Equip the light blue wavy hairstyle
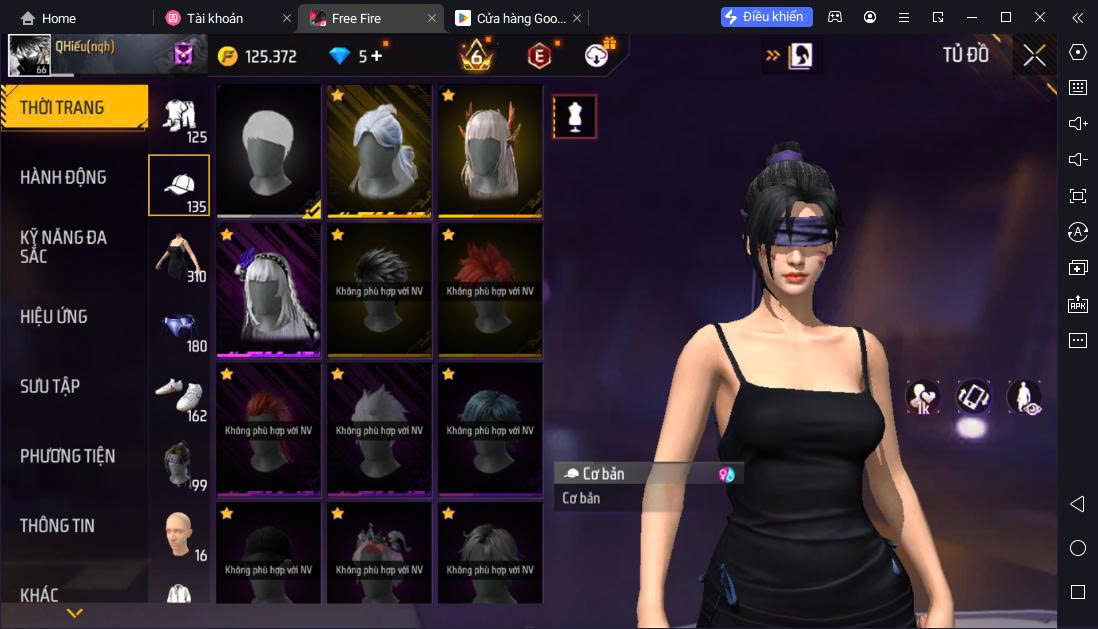The height and width of the screenshot is (629, 1098). point(379,150)
